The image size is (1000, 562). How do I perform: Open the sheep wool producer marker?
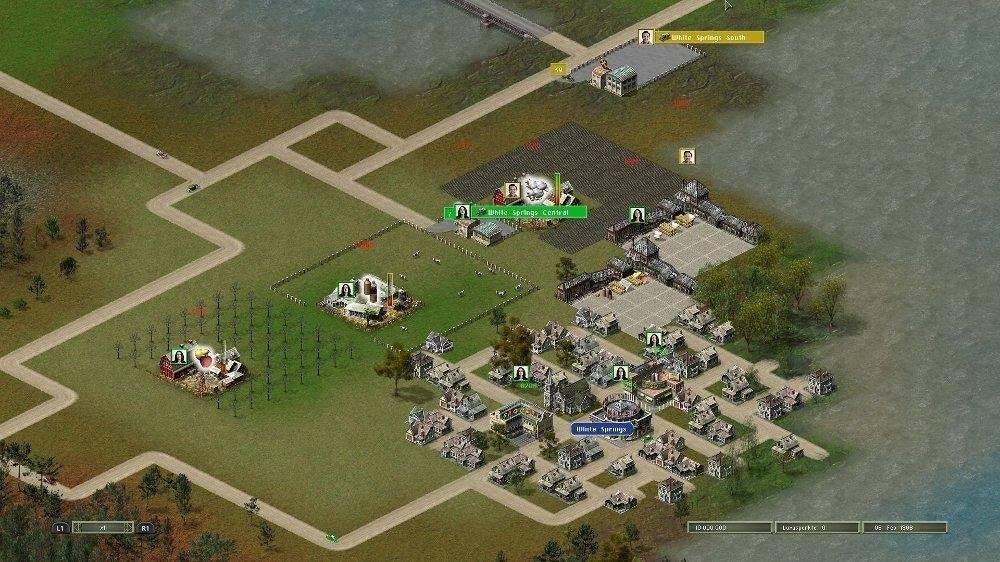pyautogui.click(x=537, y=189)
